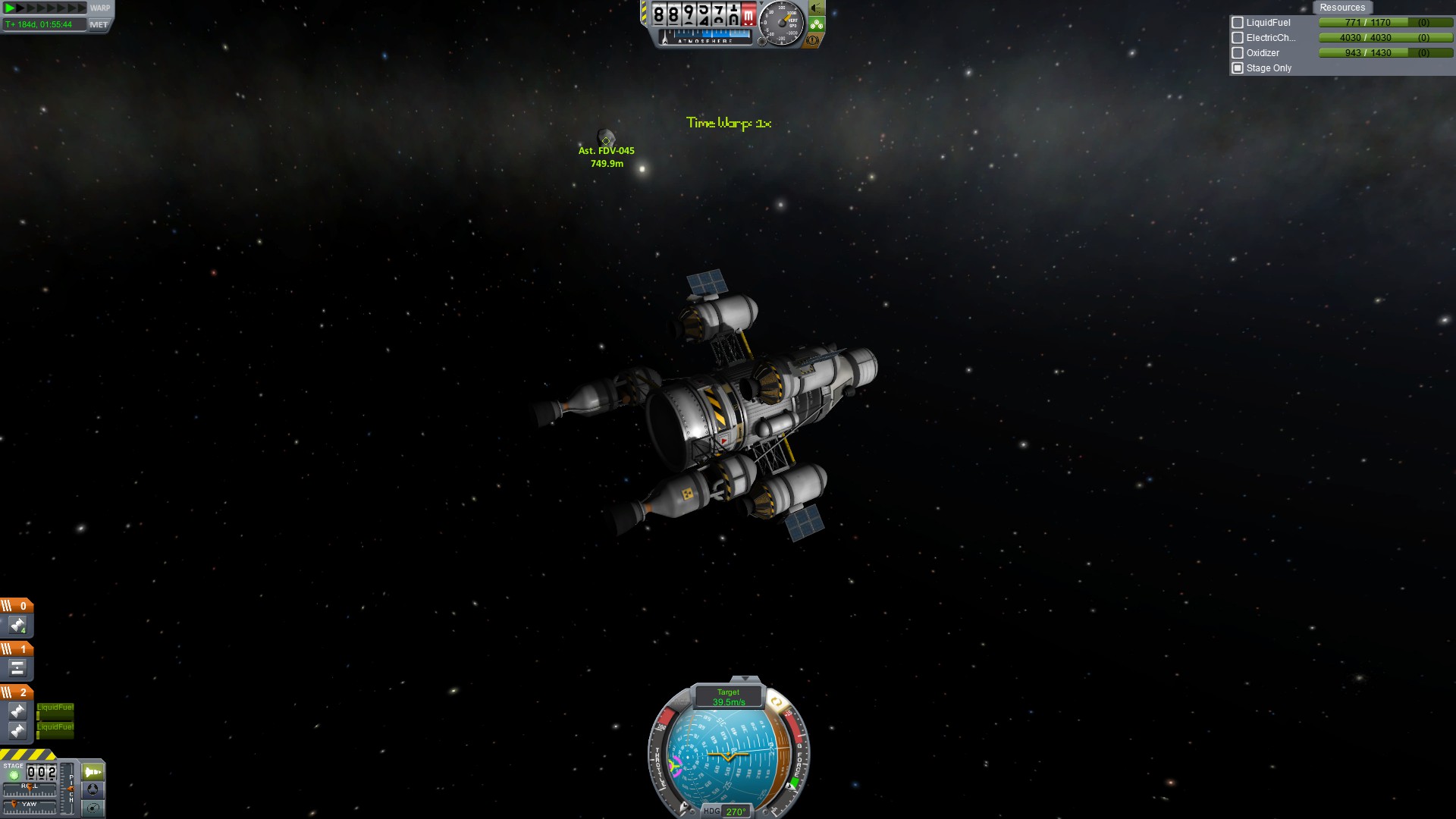
Task: Select the engine icon in stage 0
Action: pyautogui.click(x=17, y=625)
